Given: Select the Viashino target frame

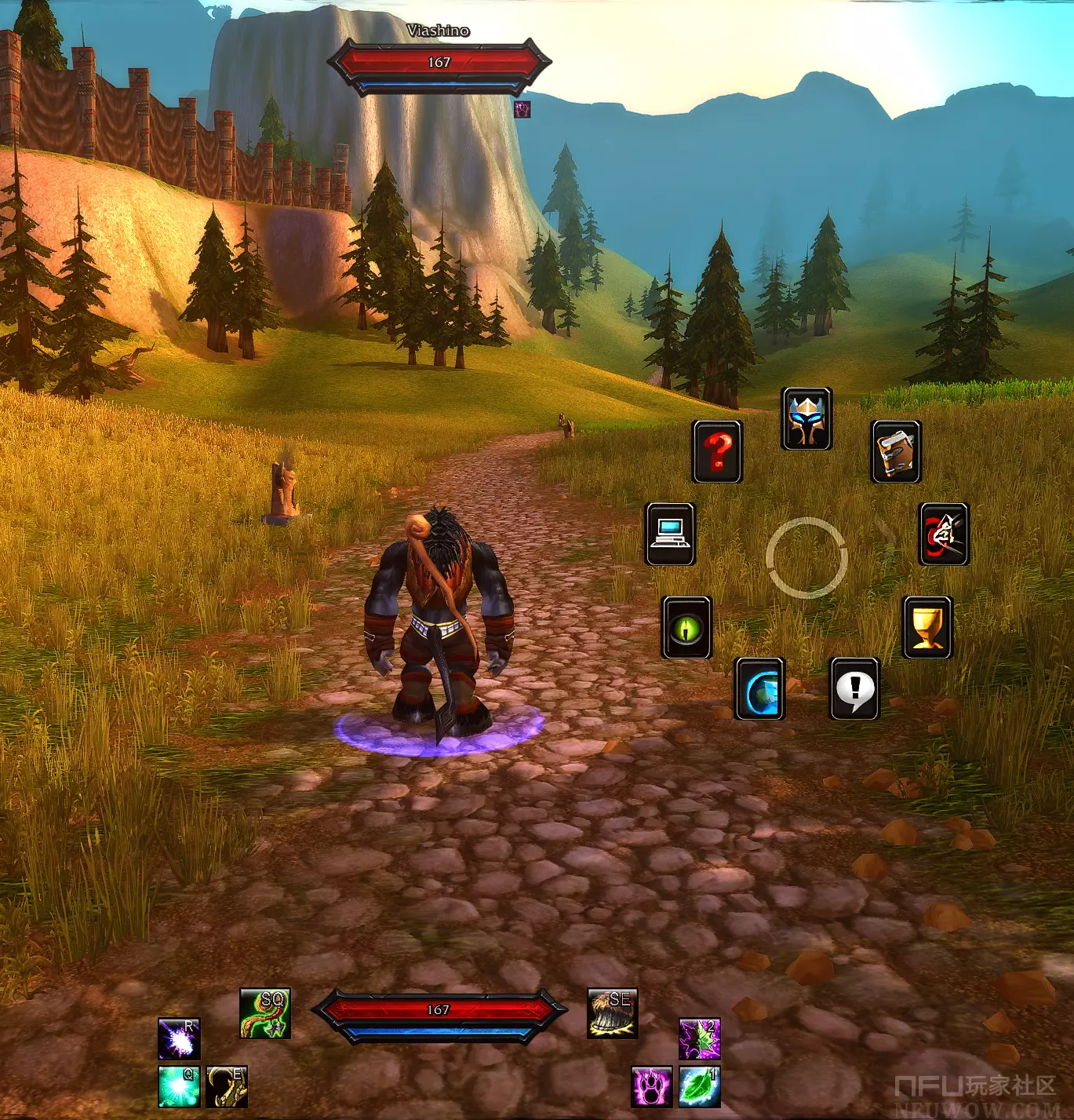Looking at the screenshot, I should point(439,63).
